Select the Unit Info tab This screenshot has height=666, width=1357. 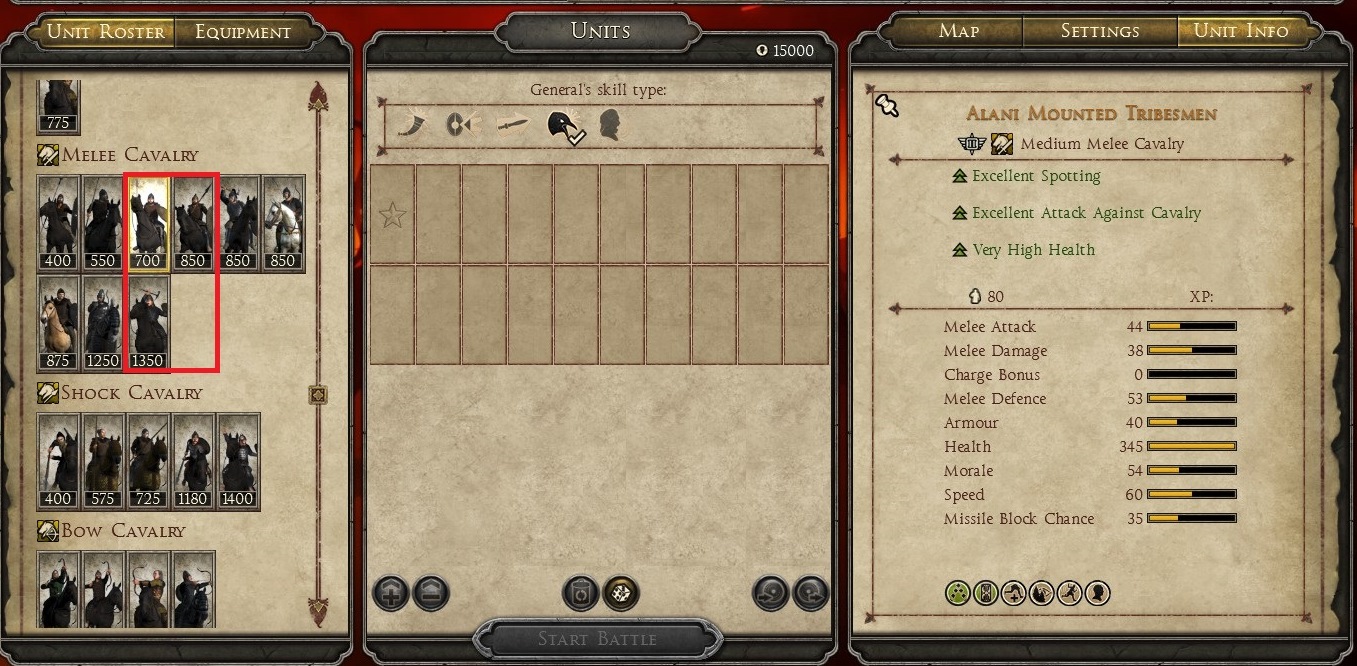click(x=1241, y=31)
